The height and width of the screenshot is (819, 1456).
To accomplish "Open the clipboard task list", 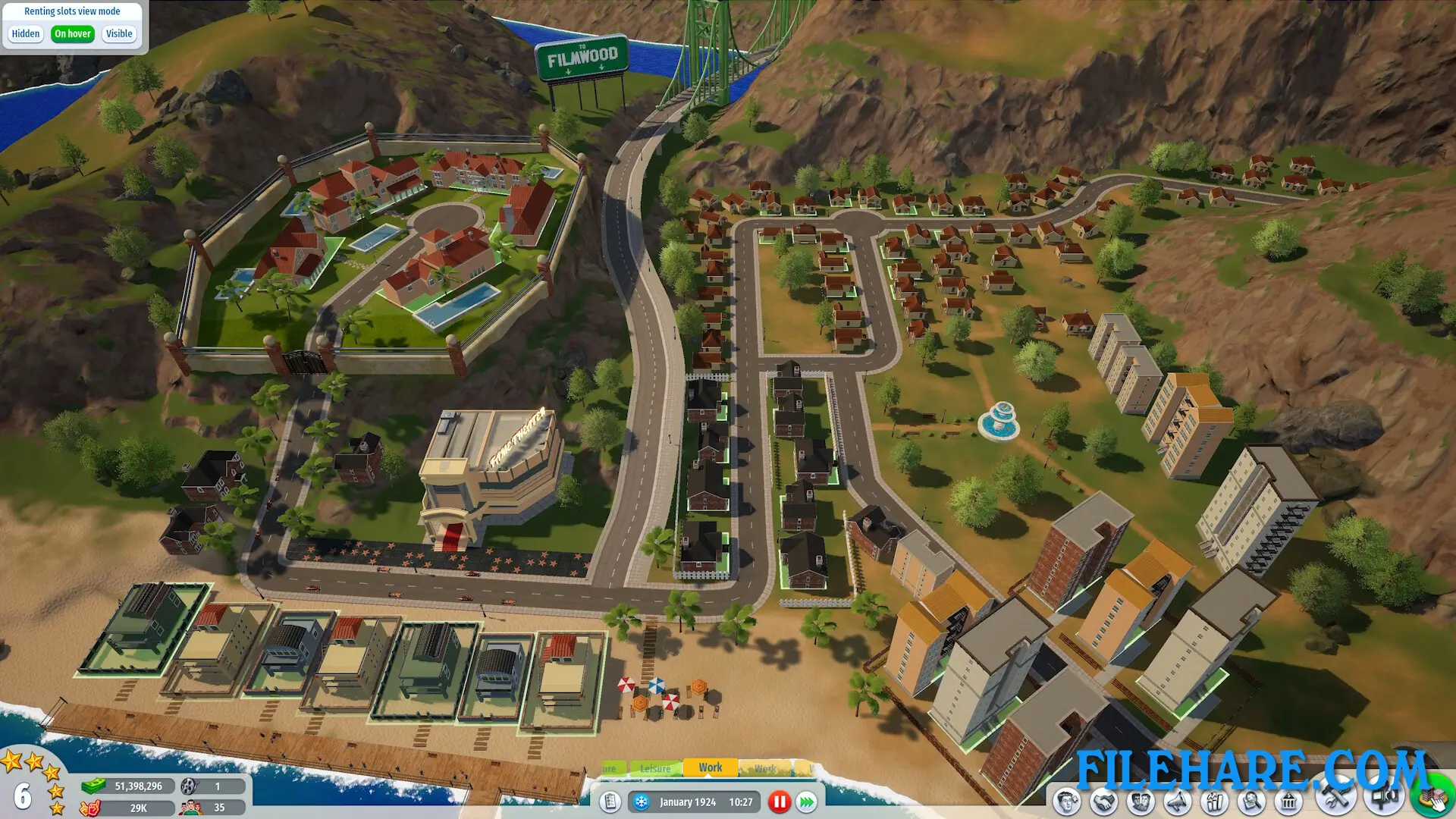I will tap(610, 802).
